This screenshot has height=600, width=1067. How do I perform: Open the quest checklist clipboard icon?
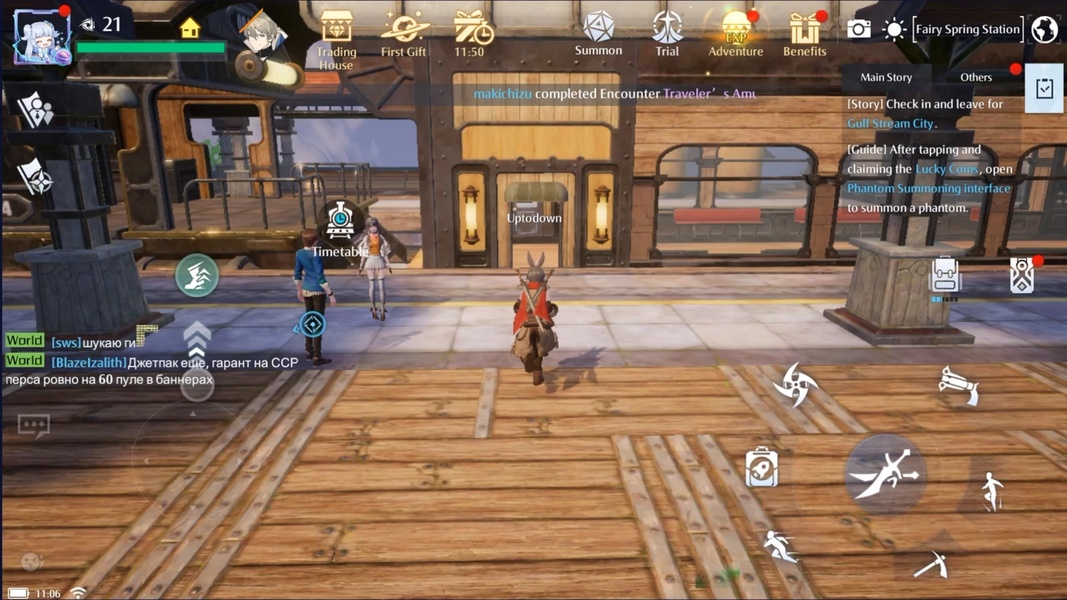1044,89
